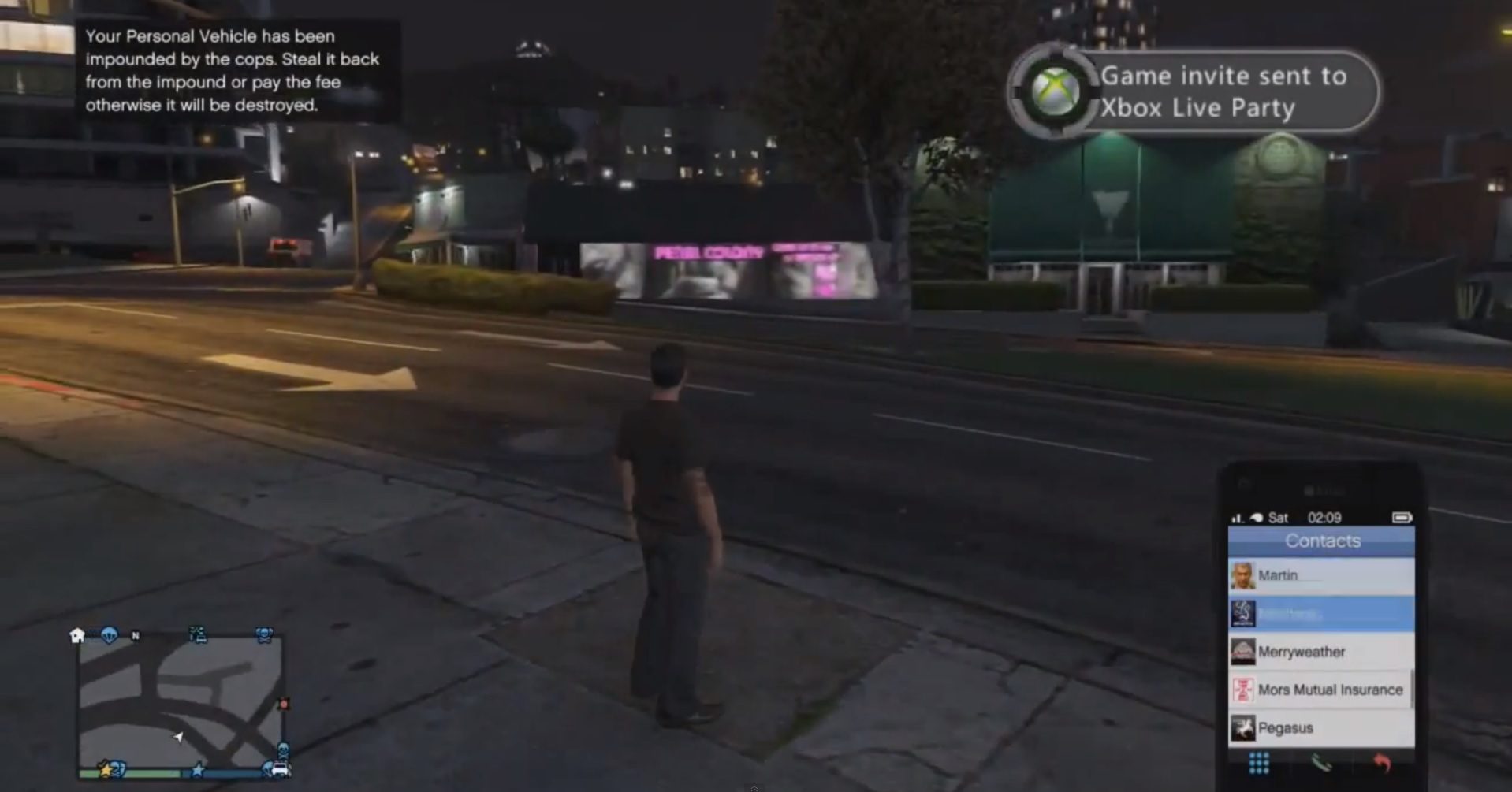Click the Pegasus horse logo icon
The image size is (1512, 792).
pos(1242,729)
